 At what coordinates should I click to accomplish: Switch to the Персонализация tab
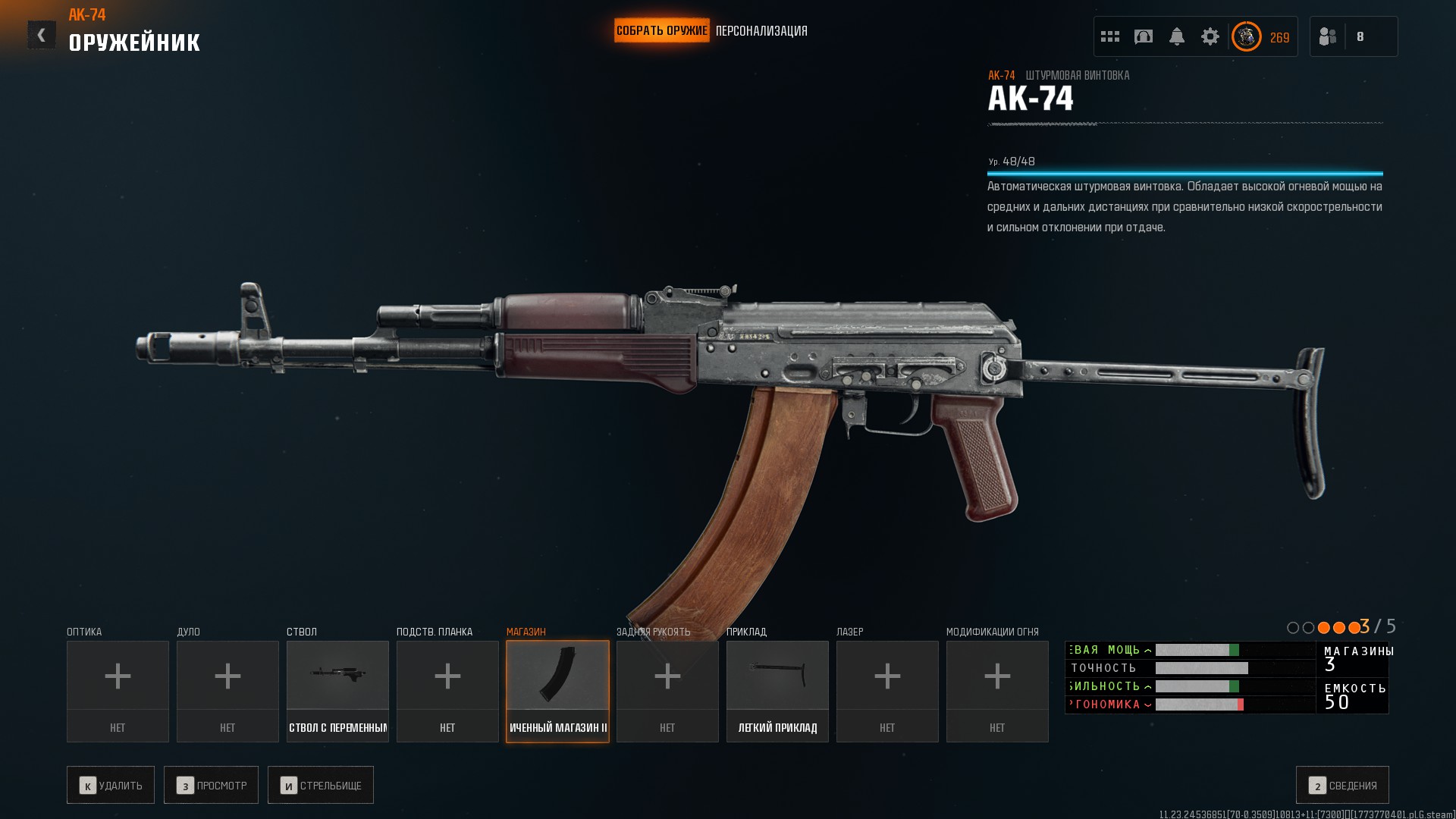coord(761,31)
